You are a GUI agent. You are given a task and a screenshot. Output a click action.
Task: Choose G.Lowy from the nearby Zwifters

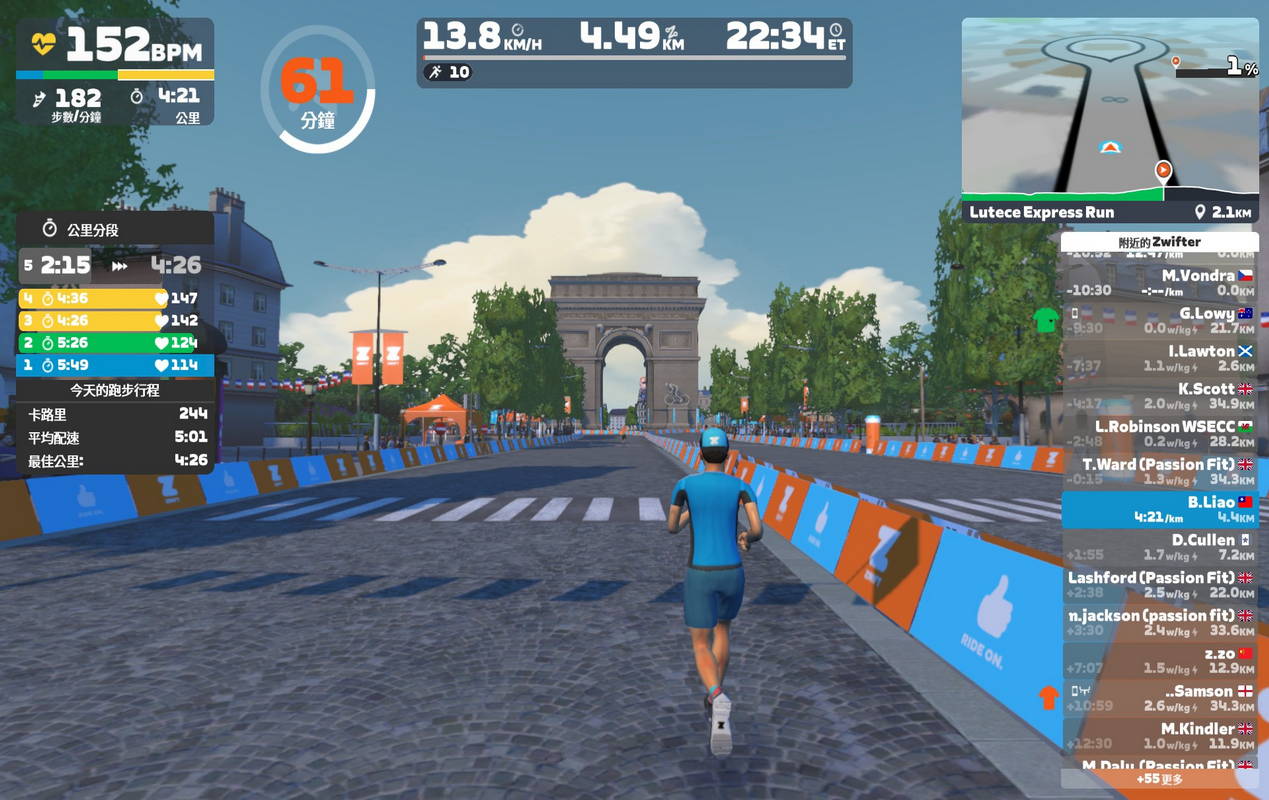pos(1159,320)
